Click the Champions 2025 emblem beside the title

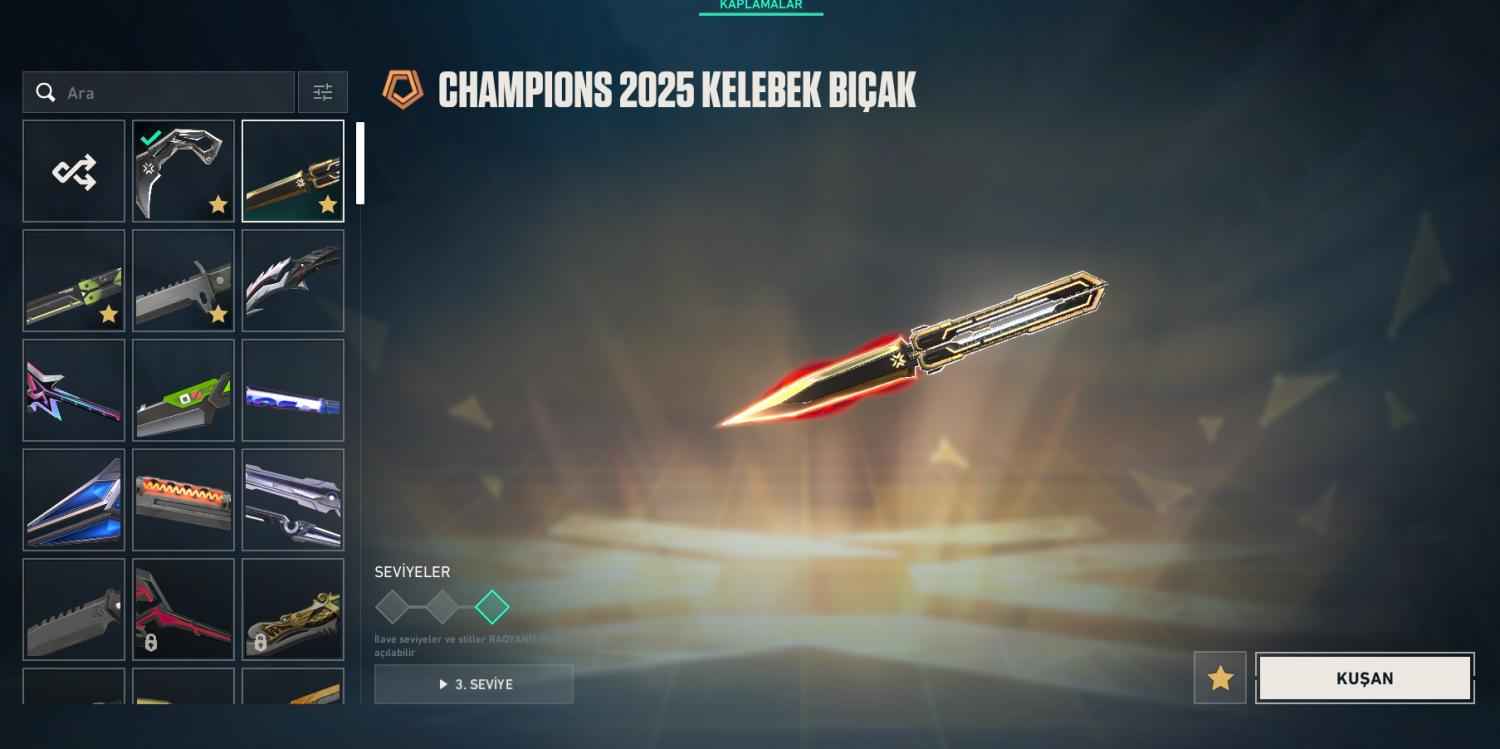tap(405, 88)
